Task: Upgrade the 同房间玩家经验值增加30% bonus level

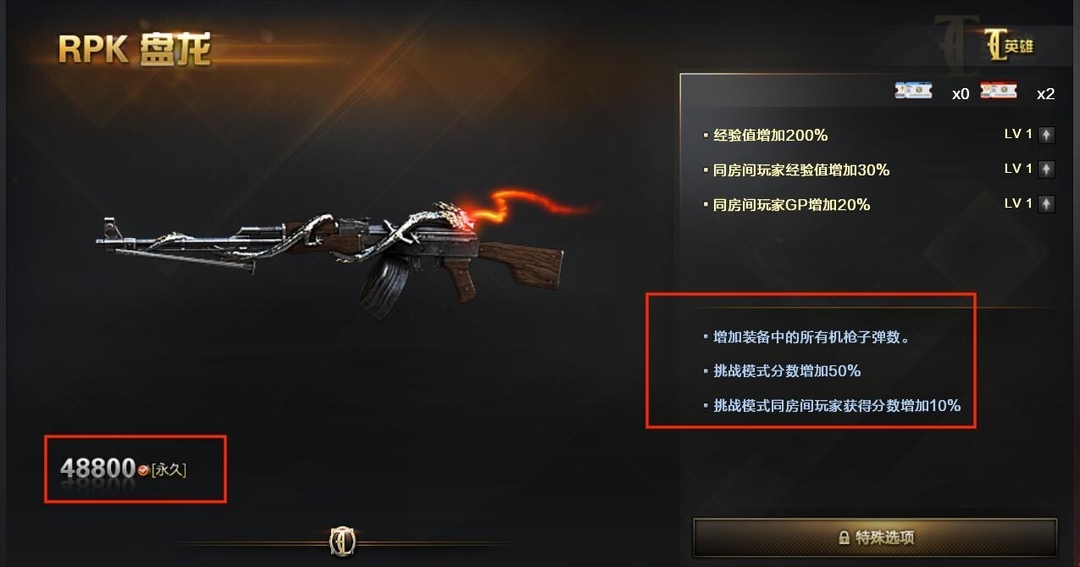Action: tap(1046, 169)
